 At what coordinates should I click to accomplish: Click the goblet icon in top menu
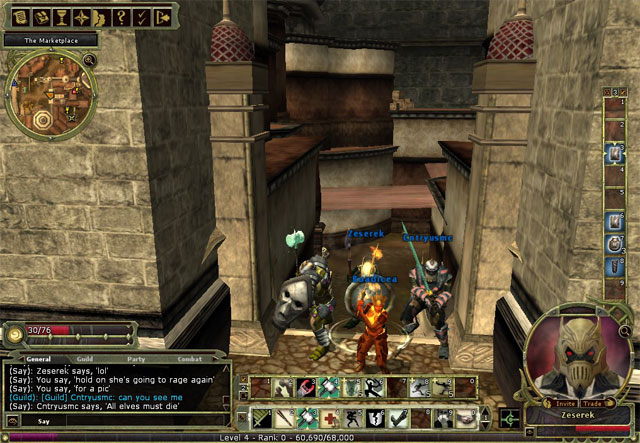pos(60,17)
